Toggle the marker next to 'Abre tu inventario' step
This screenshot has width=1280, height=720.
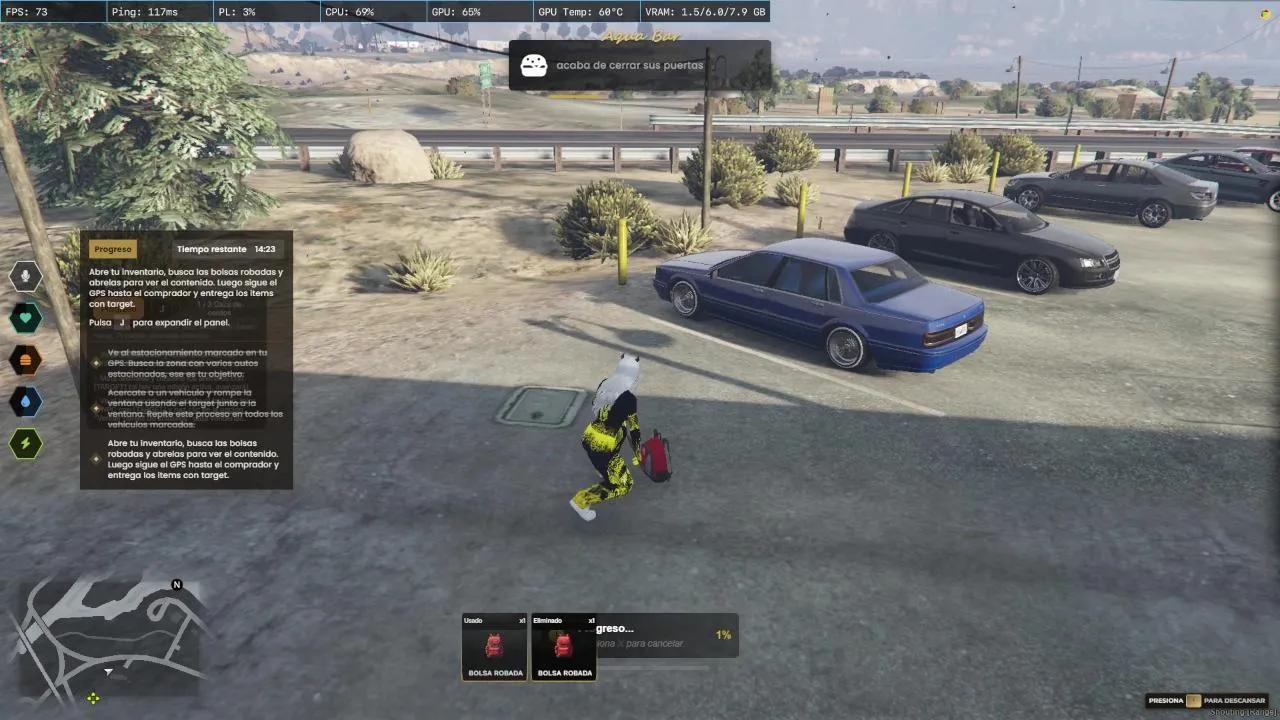96,459
